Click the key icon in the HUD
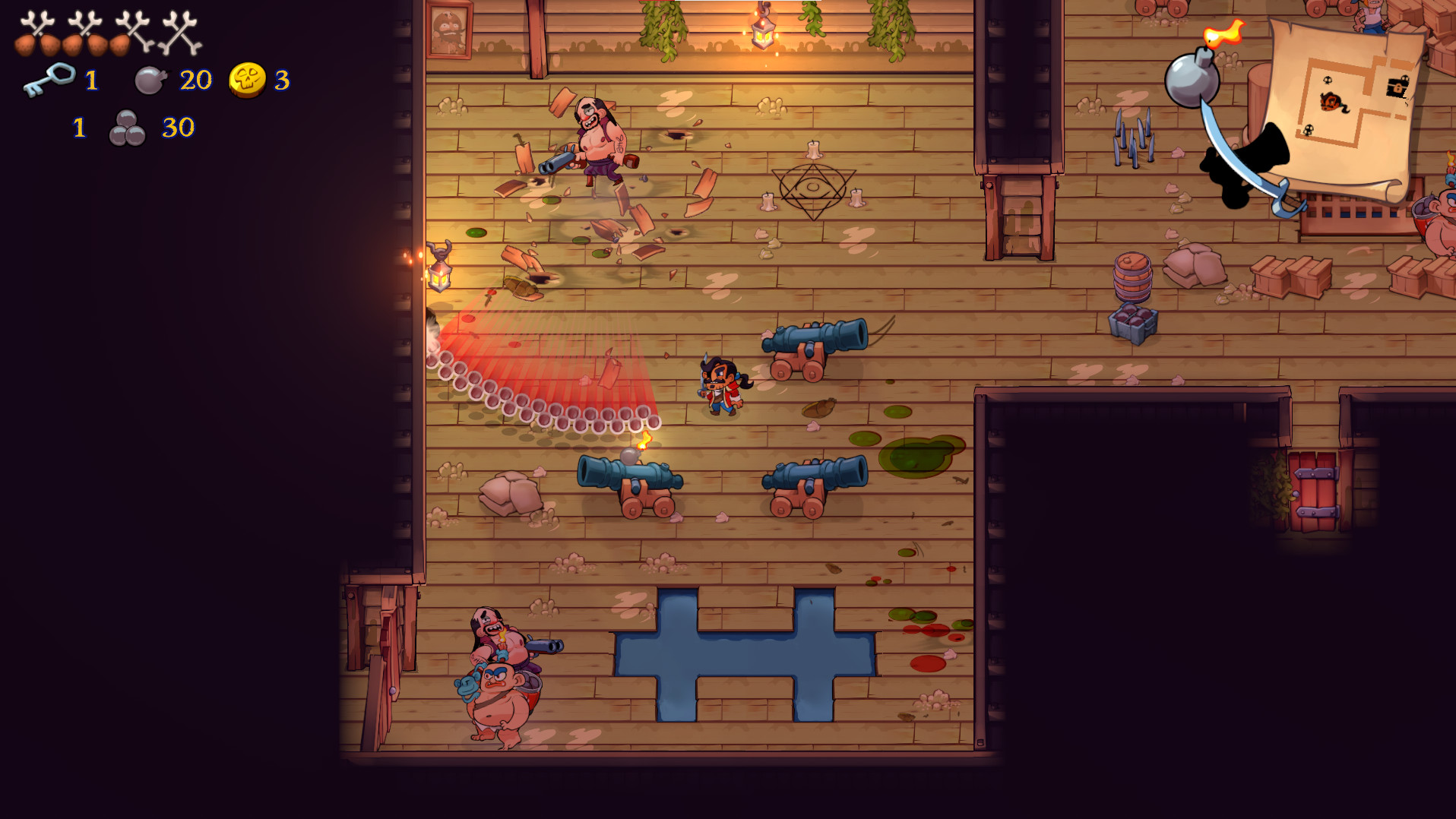Image resolution: width=1456 pixels, height=819 pixels. 49,78
